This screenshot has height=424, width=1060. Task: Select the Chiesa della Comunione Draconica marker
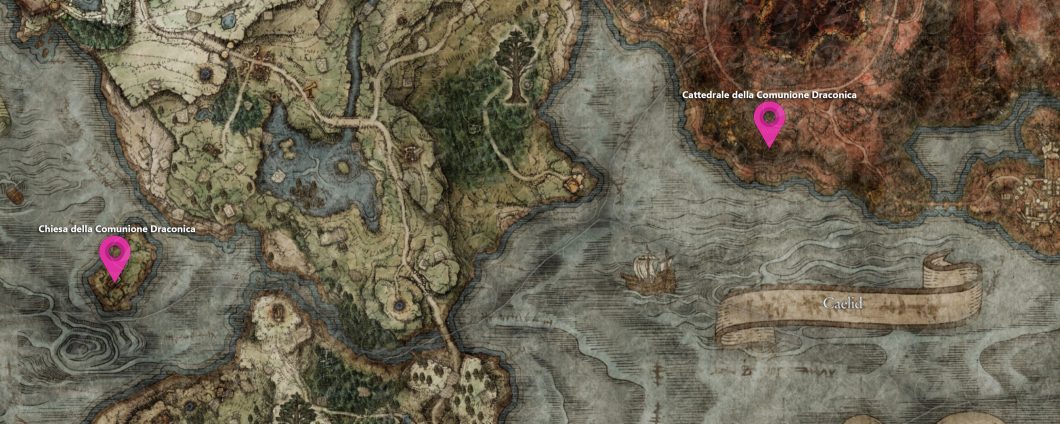116,256
